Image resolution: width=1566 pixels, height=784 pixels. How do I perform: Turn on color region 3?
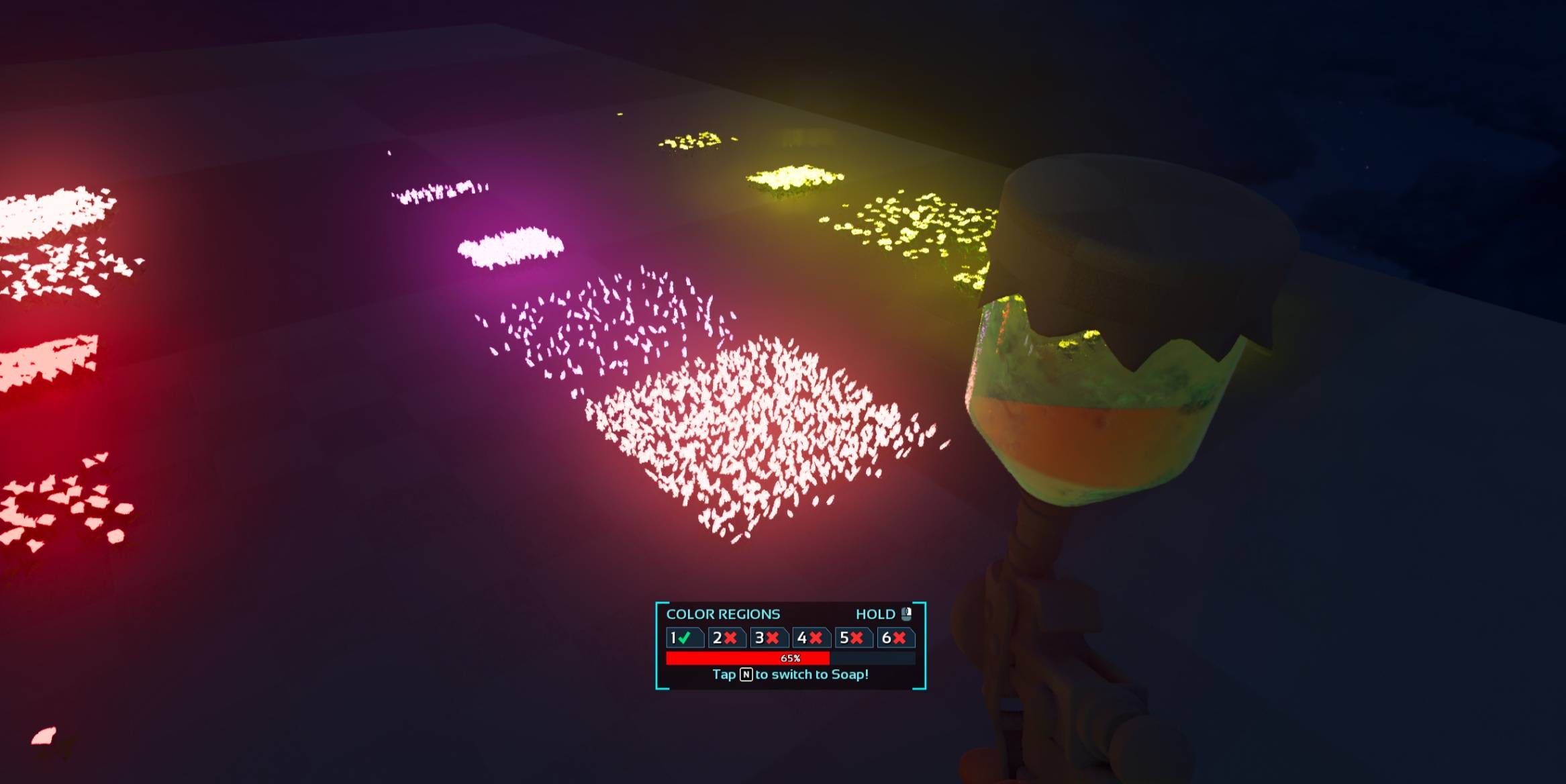[768, 638]
